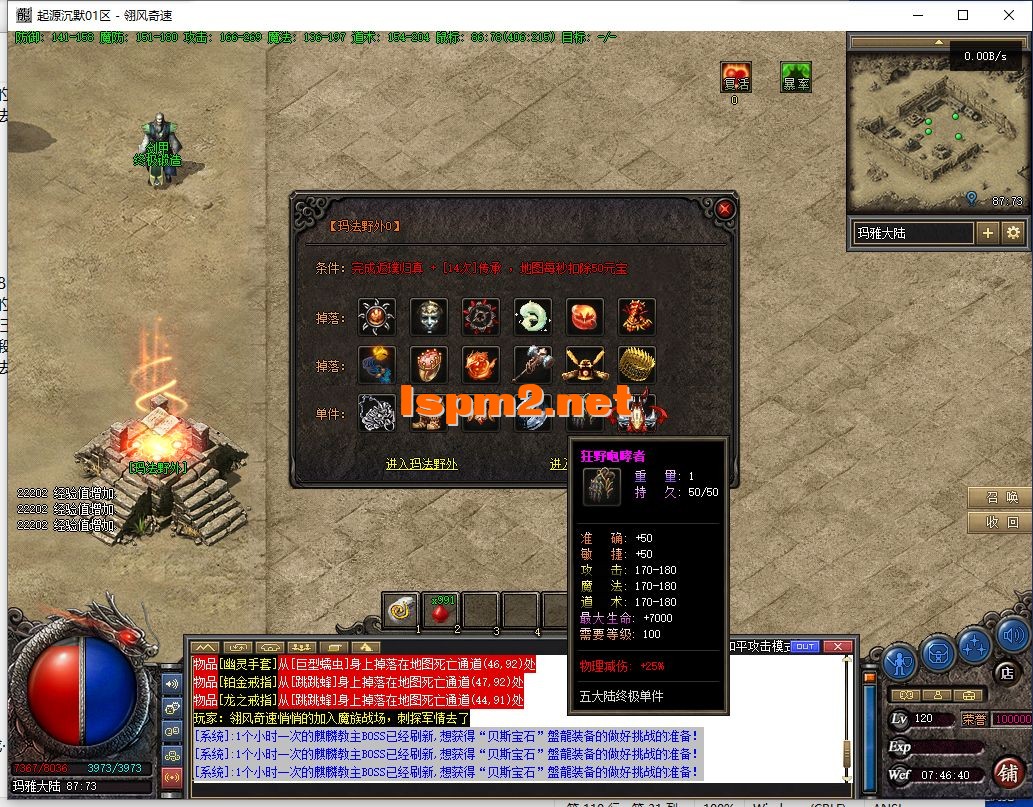
Task: Select the silver mask drop icon
Action: tap(429, 317)
